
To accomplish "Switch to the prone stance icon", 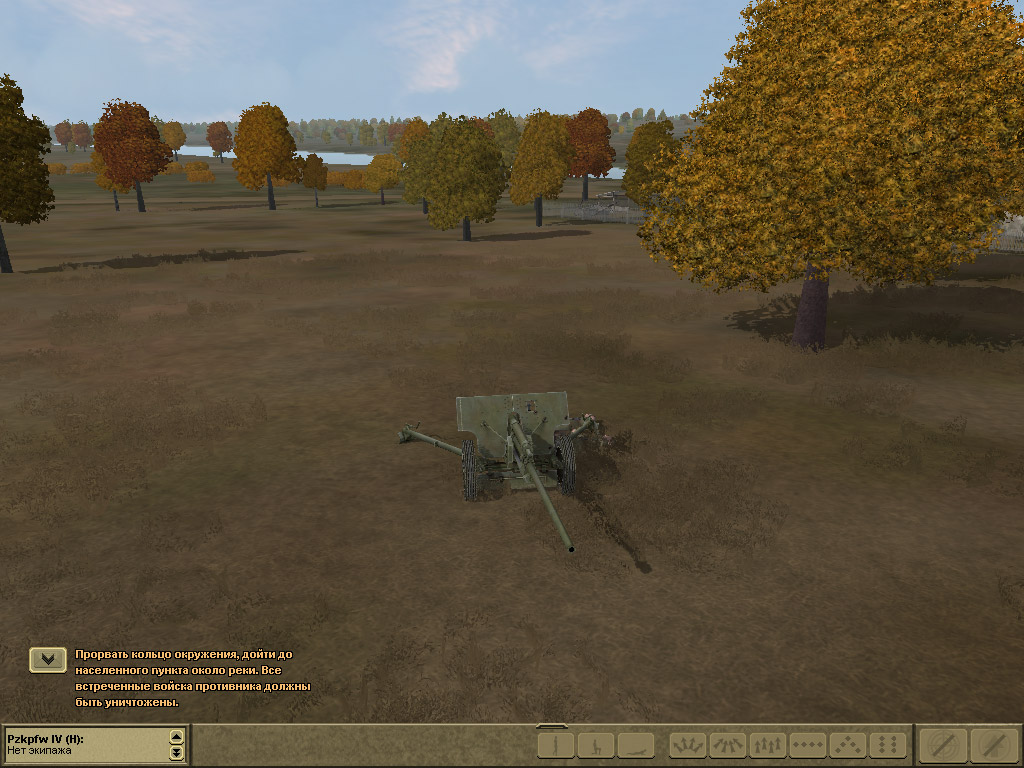I will coord(636,745).
